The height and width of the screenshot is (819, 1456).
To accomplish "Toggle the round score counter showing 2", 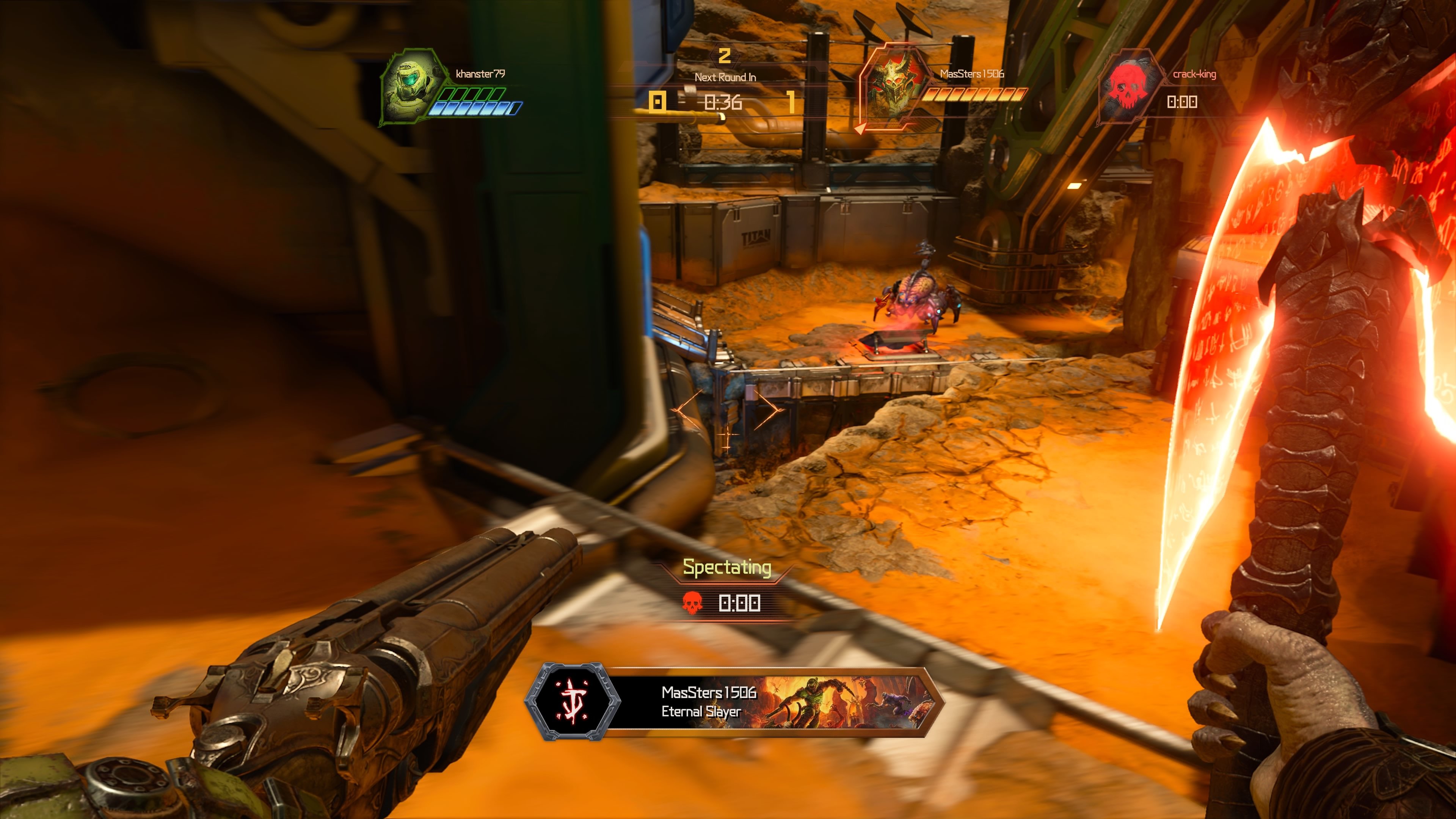I will point(725,55).
